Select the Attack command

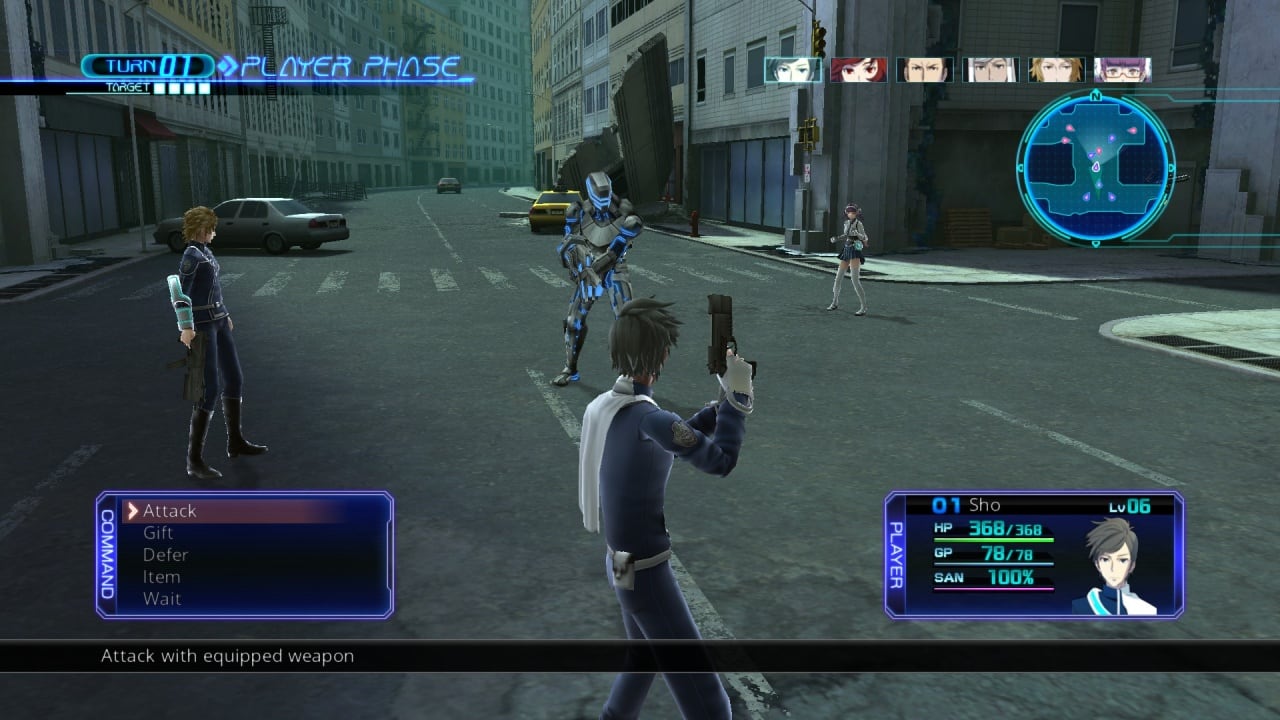(x=170, y=511)
